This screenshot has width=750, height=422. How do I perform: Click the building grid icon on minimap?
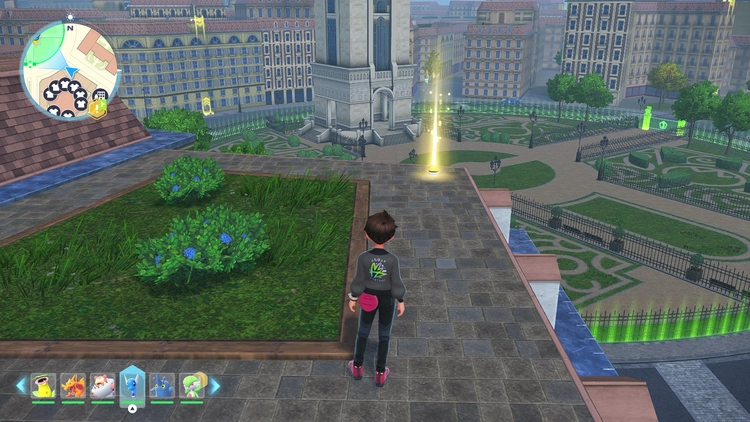click(100, 95)
